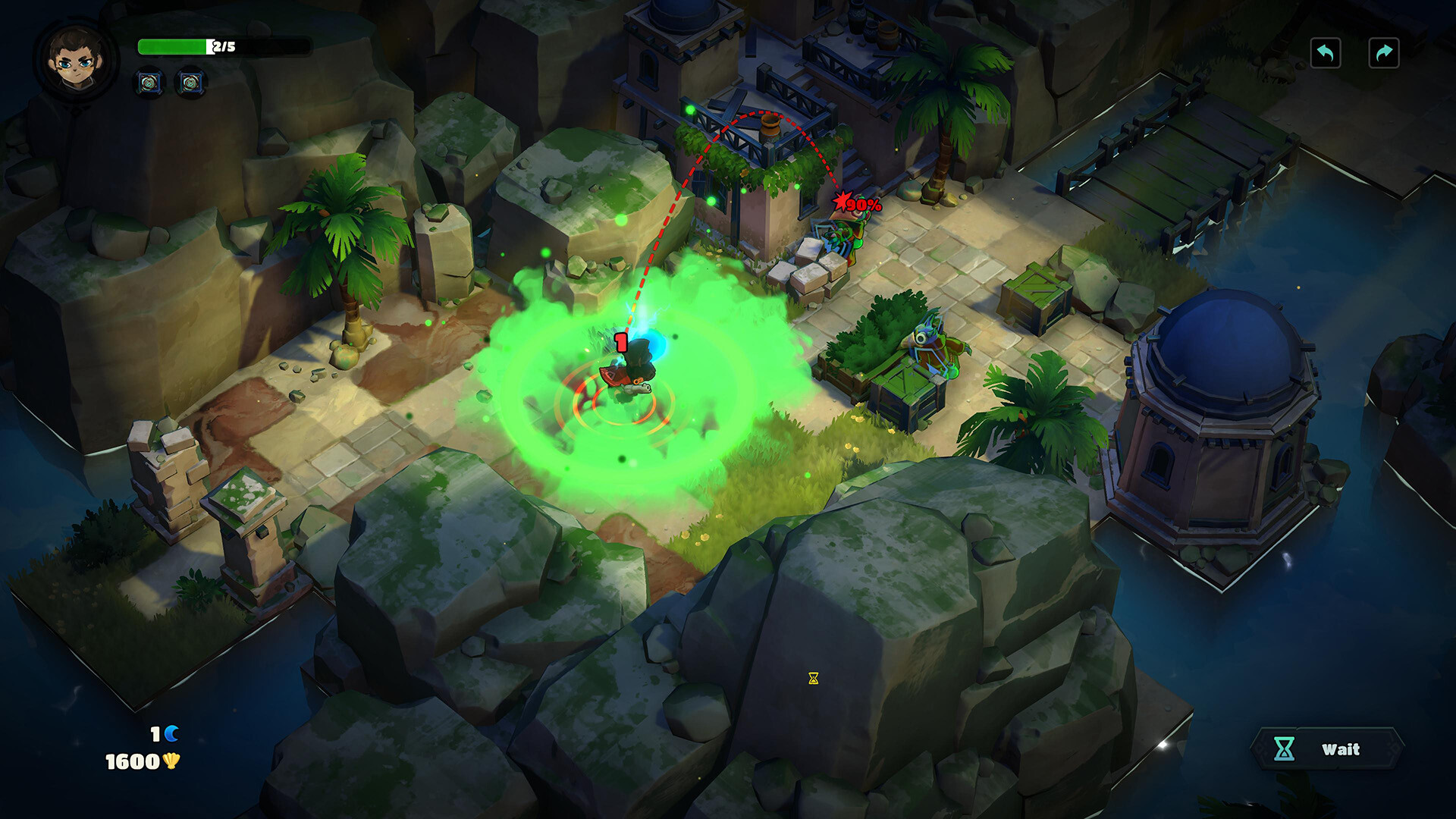
Task: Click the 90% label to expand hit details
Action: 864,203
